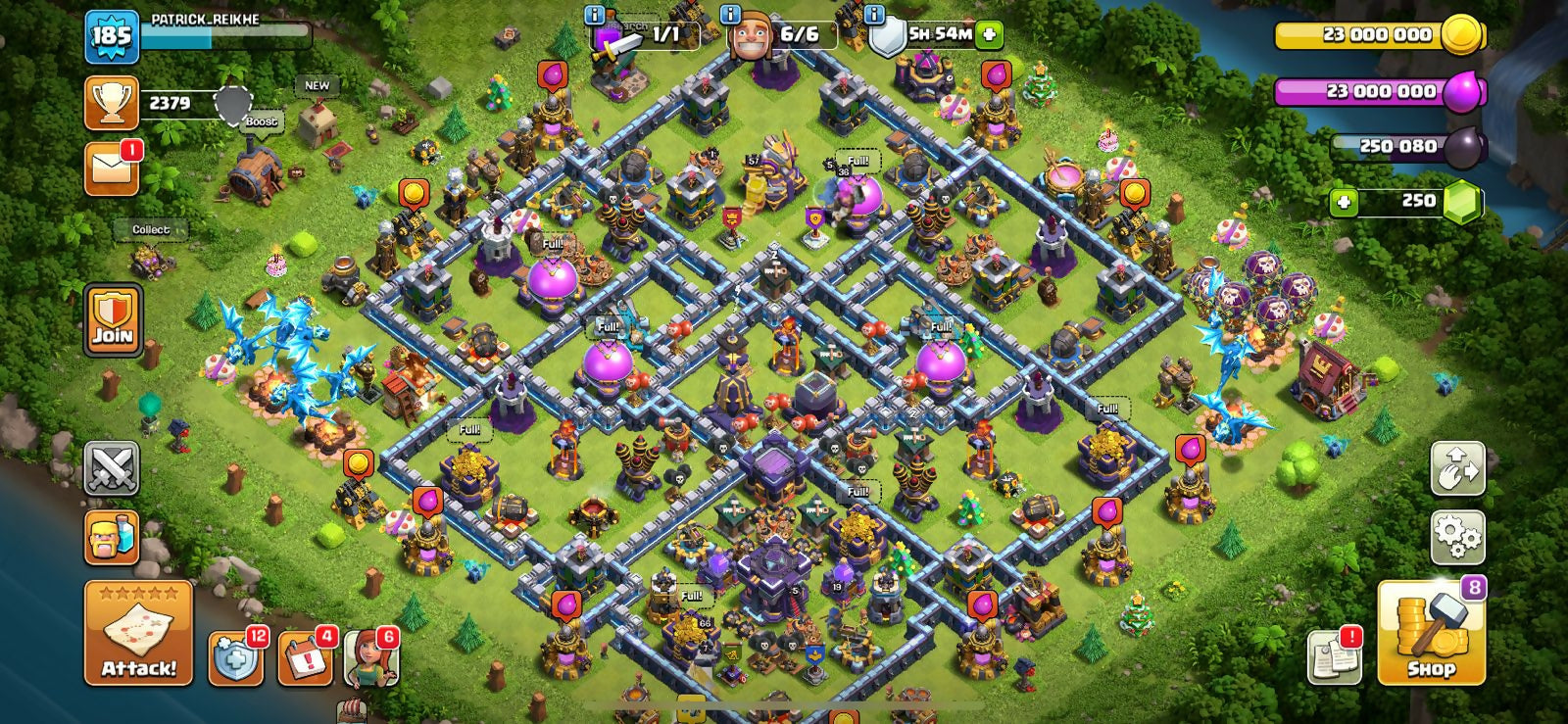This screenshot has width=1568, height=724.
Task: Open the blue shield badge with 12
Action: [236, 658]
